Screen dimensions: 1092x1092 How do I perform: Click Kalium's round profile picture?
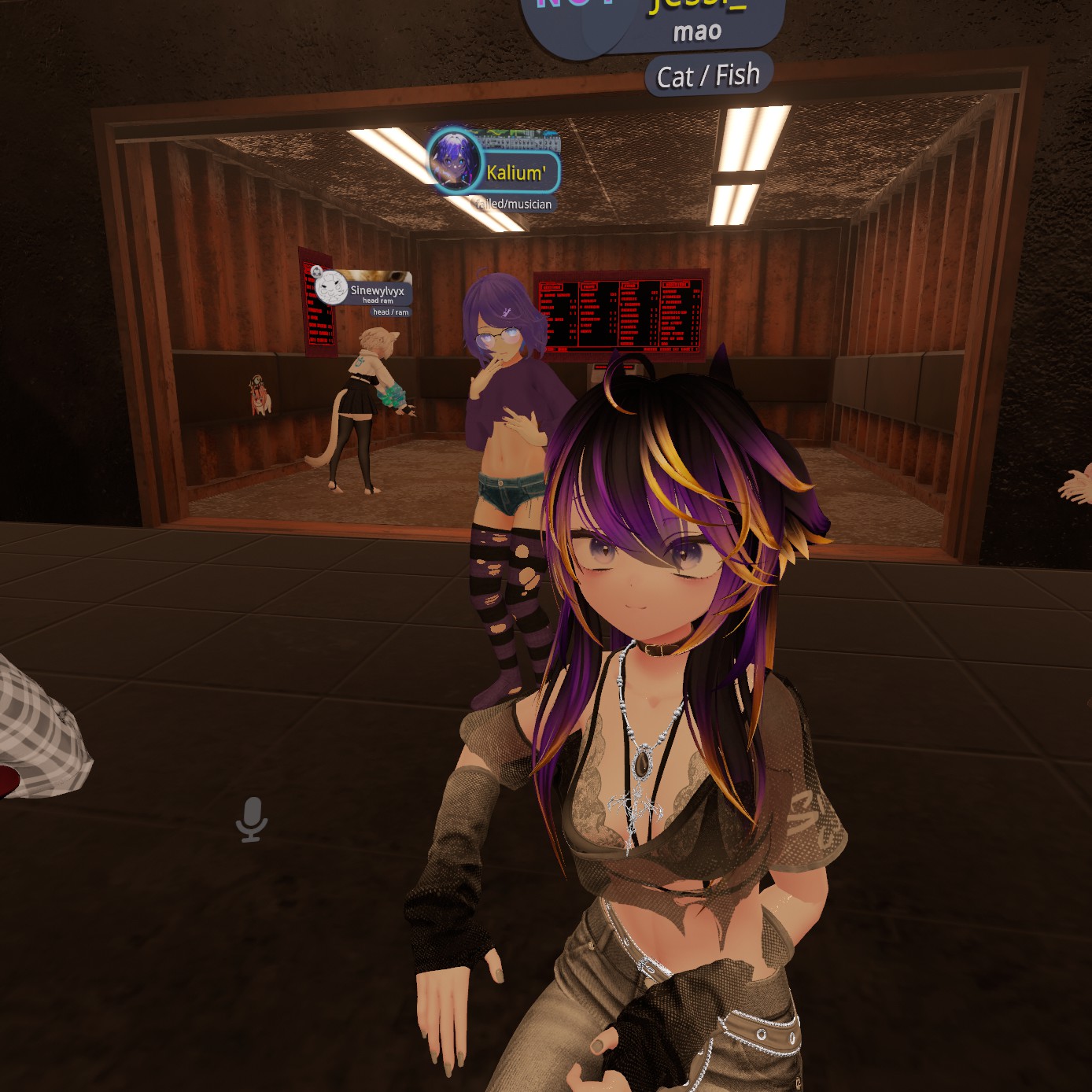(x=455, y=160)
